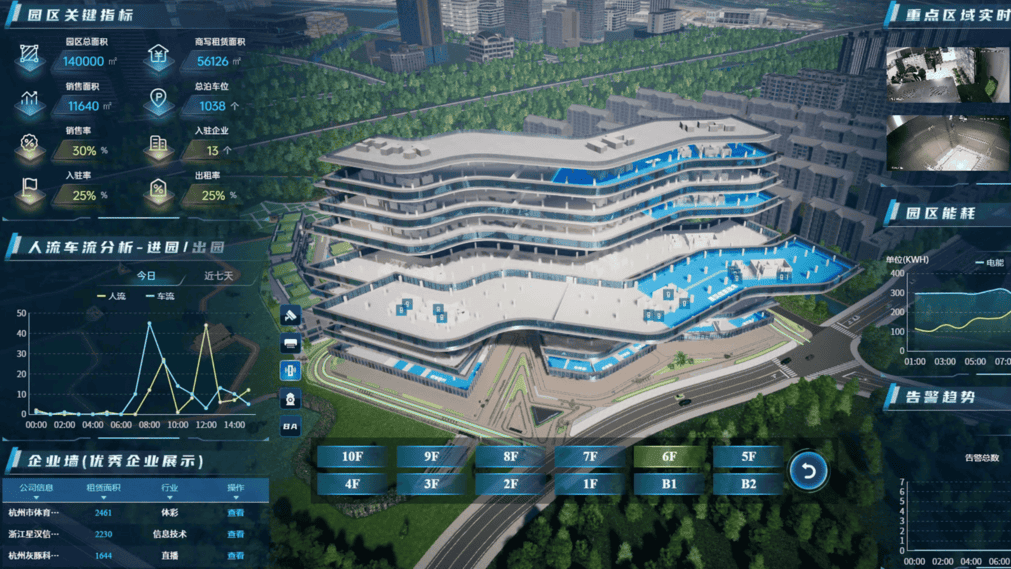Sort the table by 租赁面积 column
Image resolution: width=1011 pixels, height=569 pixels.
[x=103, y=489]
